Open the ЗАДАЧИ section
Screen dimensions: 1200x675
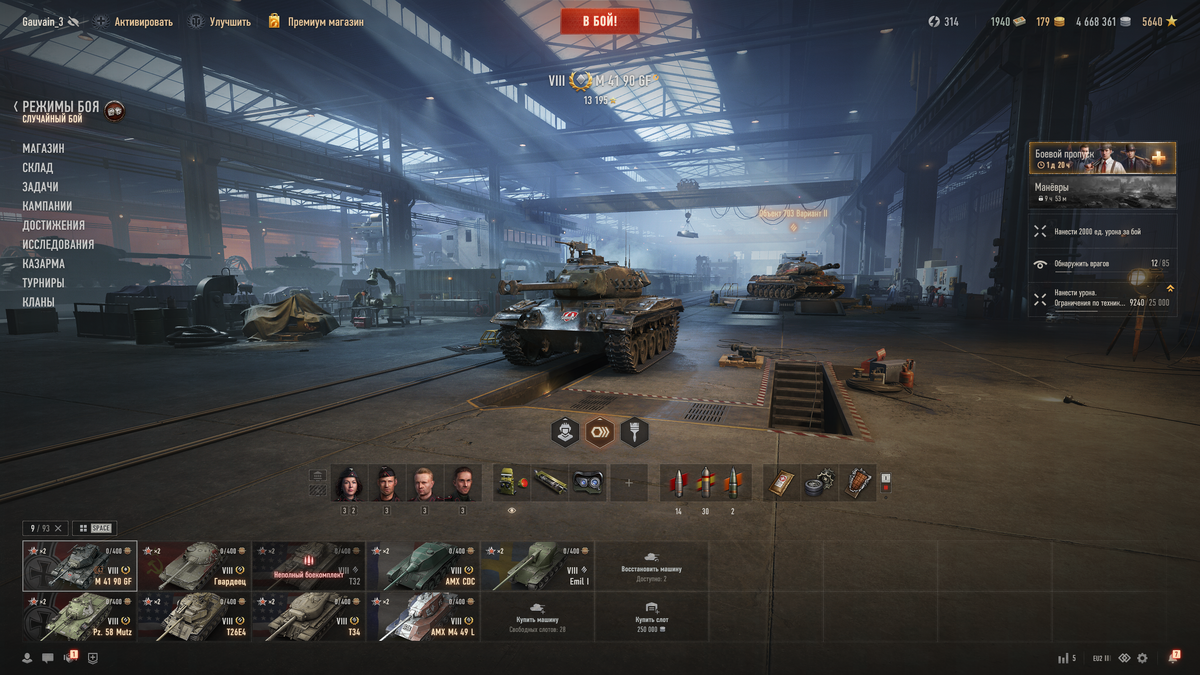click(x=40, y=187)
